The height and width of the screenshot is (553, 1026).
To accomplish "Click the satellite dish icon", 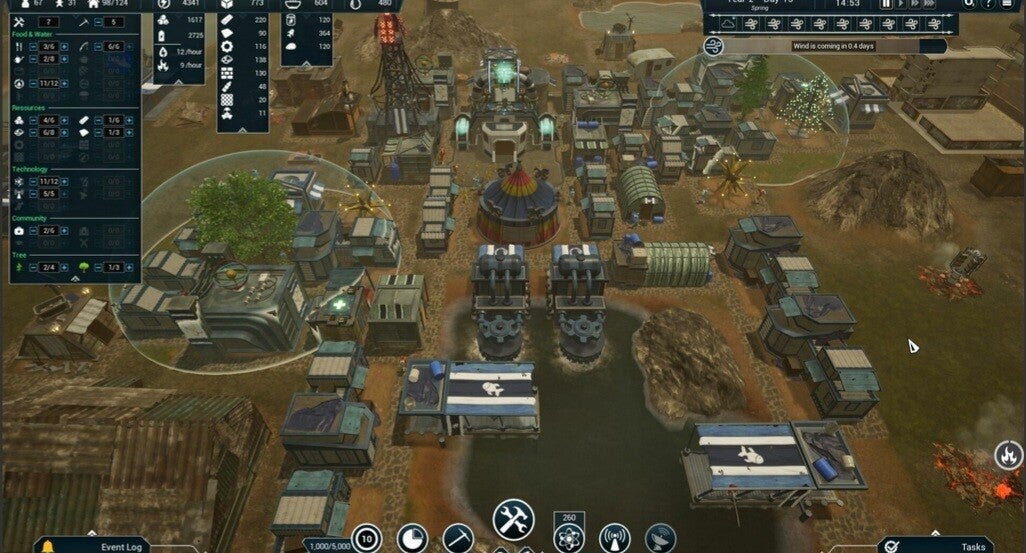I will click(660, 539).
